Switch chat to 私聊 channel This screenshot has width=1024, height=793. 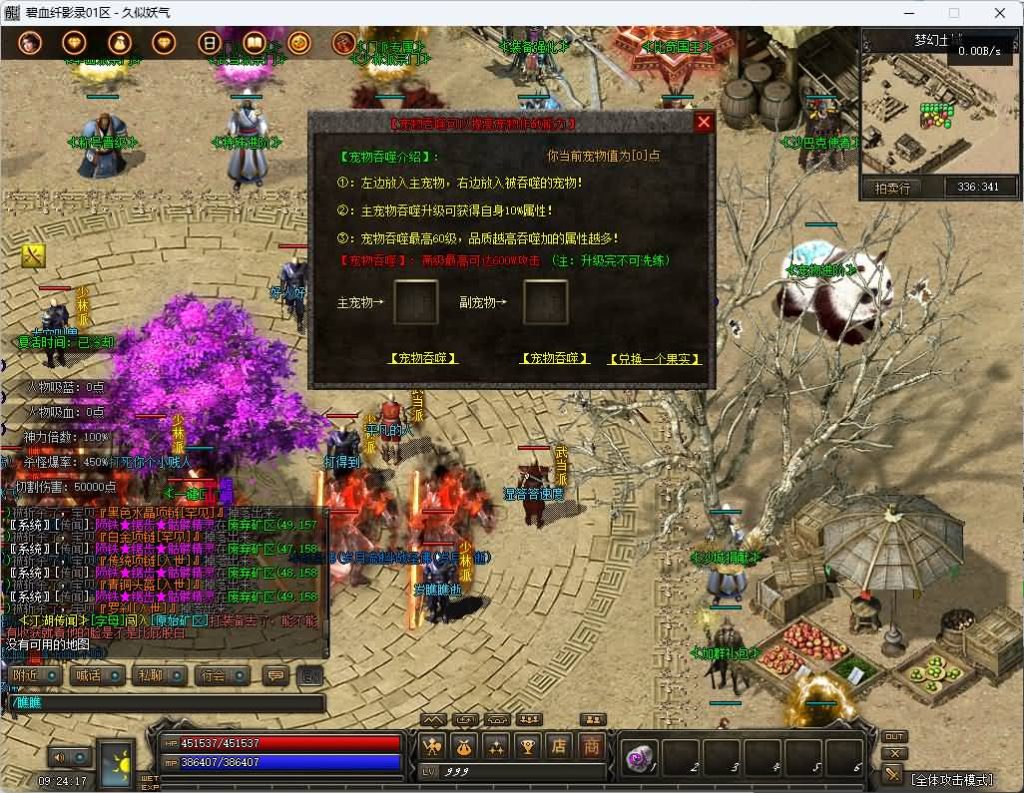(x=159, y=675)
